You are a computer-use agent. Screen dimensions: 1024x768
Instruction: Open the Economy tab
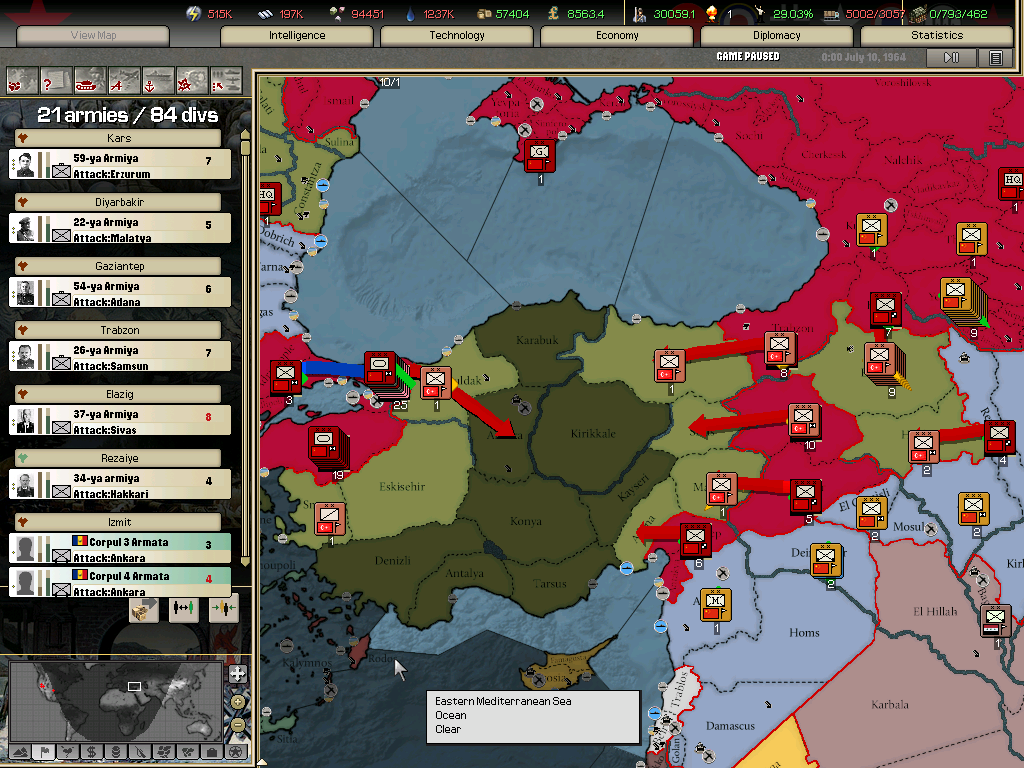tap(617, 36)
